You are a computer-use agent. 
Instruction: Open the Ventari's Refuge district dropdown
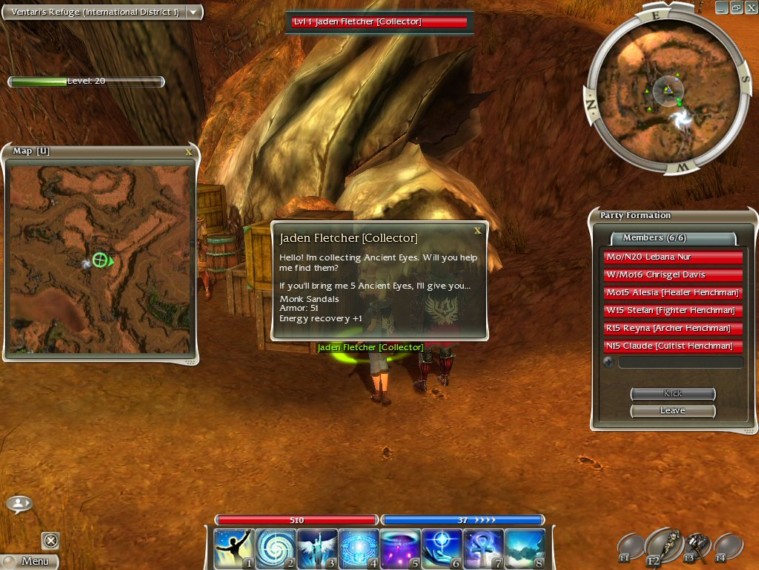pyautogui.click(x=194, y=12)
